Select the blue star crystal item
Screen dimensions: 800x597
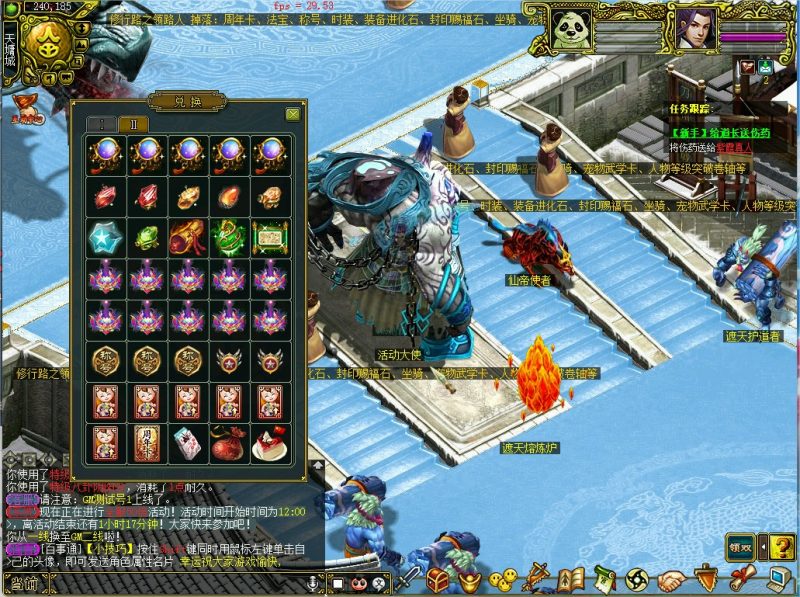coord(104,238)
